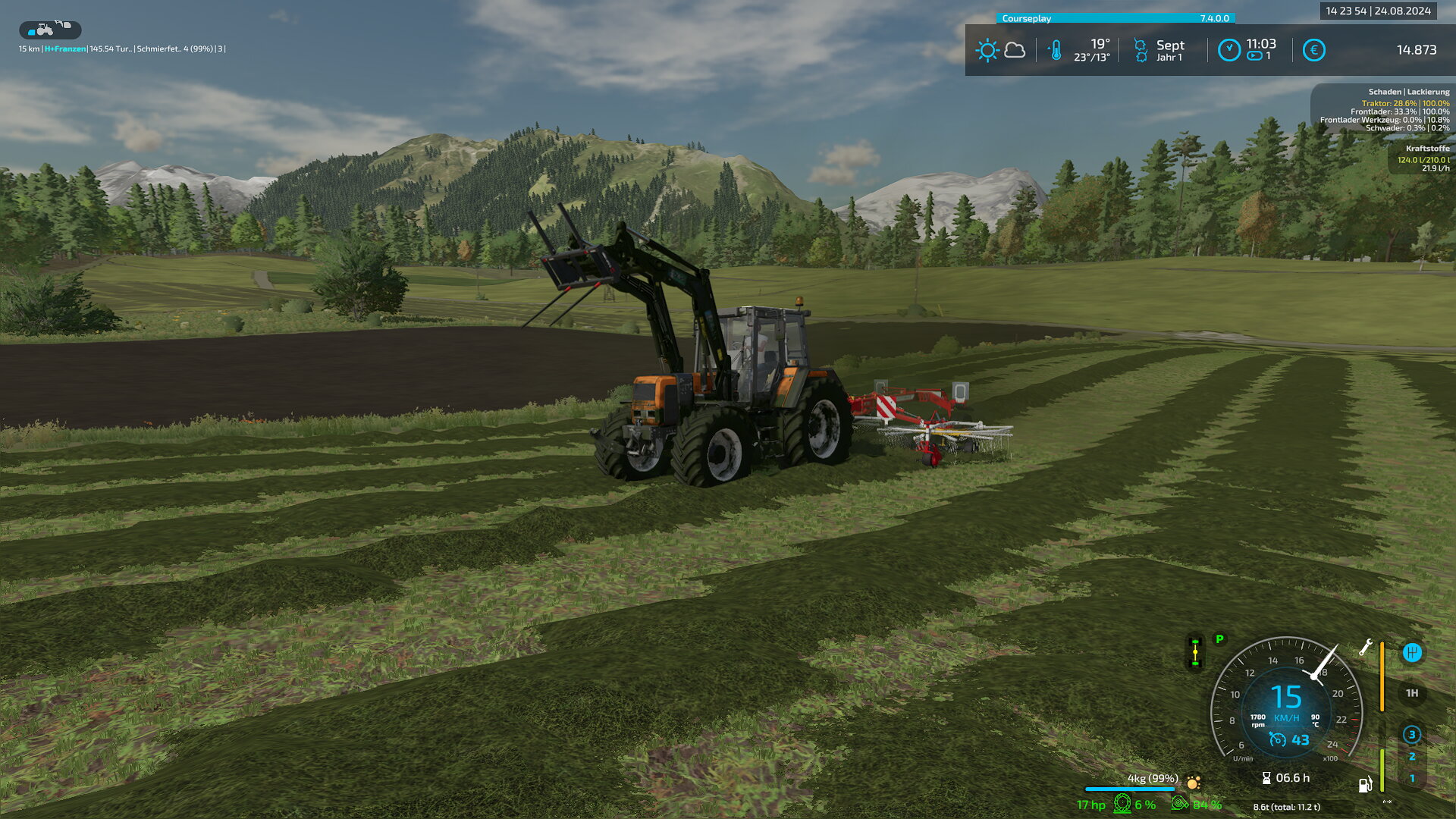Choose gear group 2

(1411, 757)
